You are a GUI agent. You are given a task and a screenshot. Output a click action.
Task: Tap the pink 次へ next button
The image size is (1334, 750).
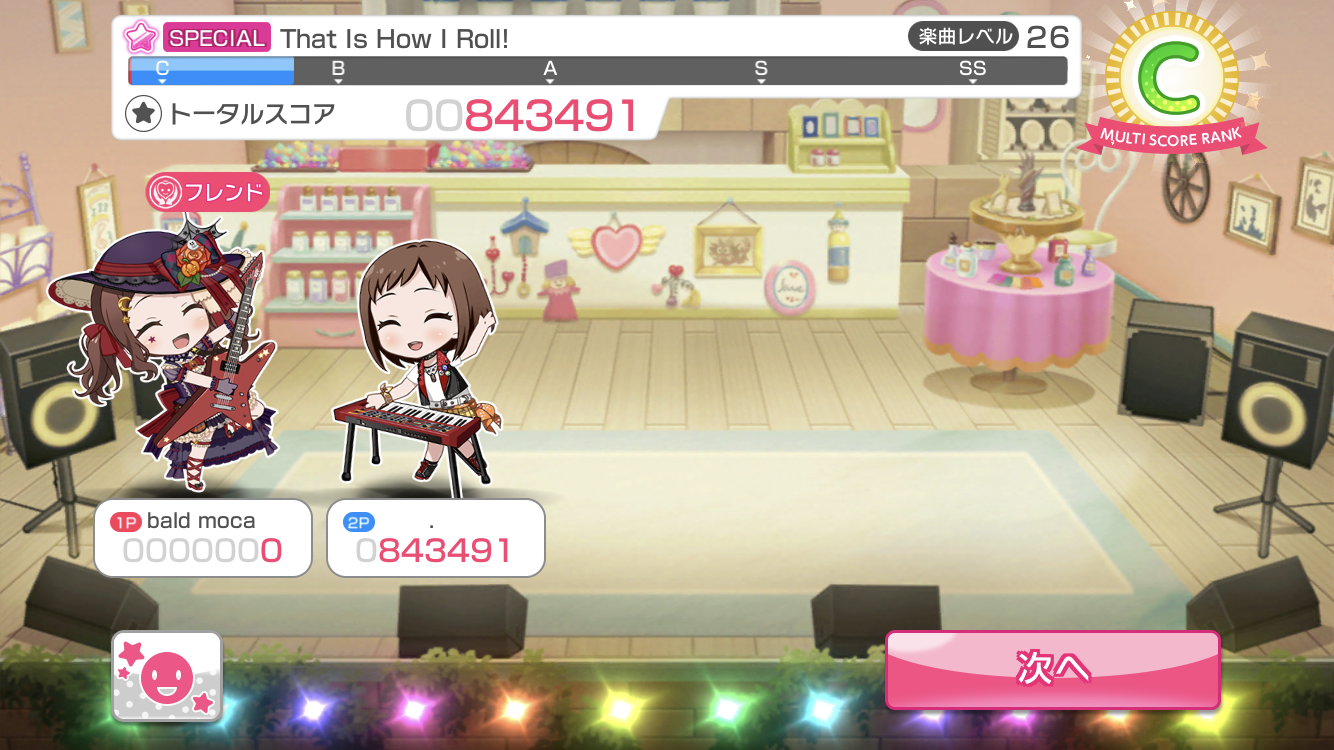point(1052,668)
